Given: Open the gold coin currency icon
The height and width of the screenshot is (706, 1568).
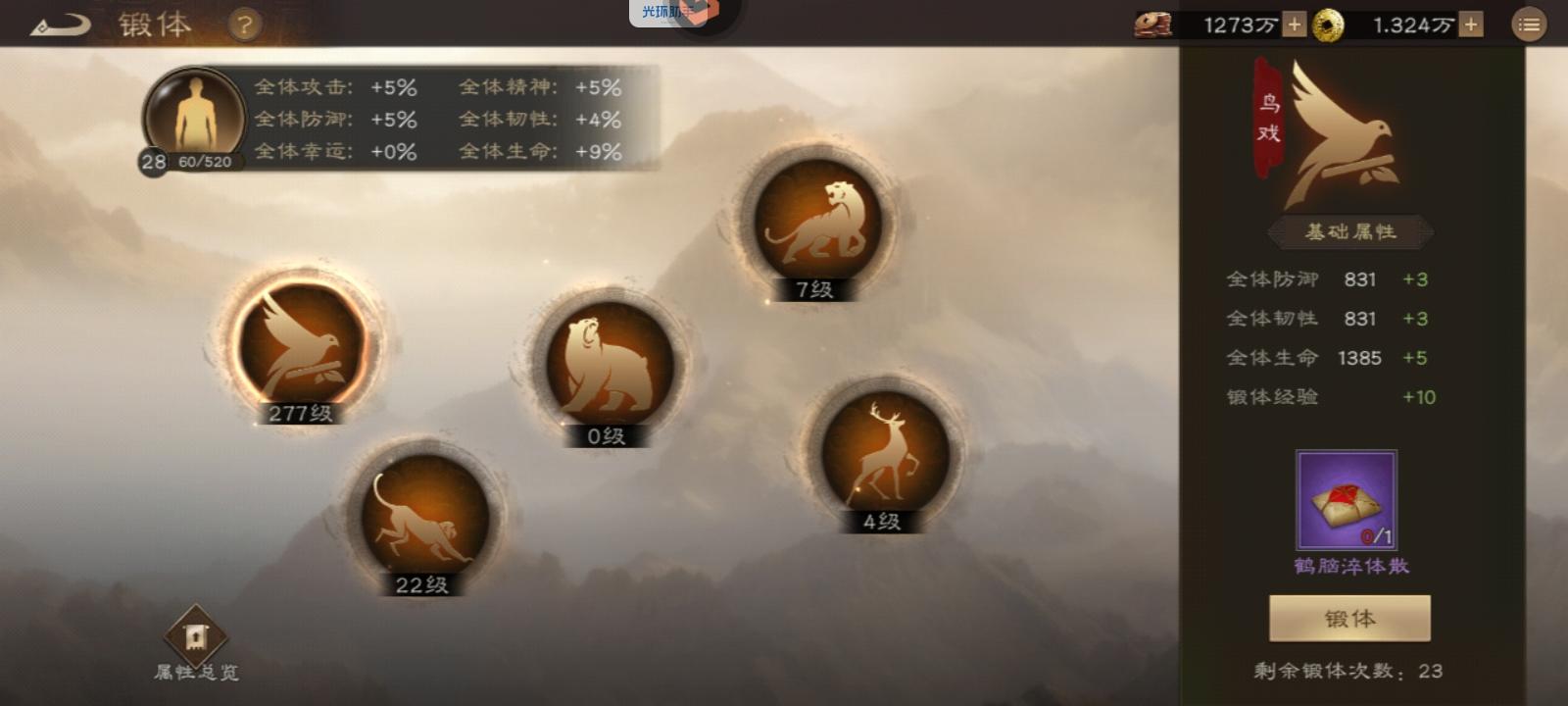Looking at the screenshot, I should [x=1326, y=24].
